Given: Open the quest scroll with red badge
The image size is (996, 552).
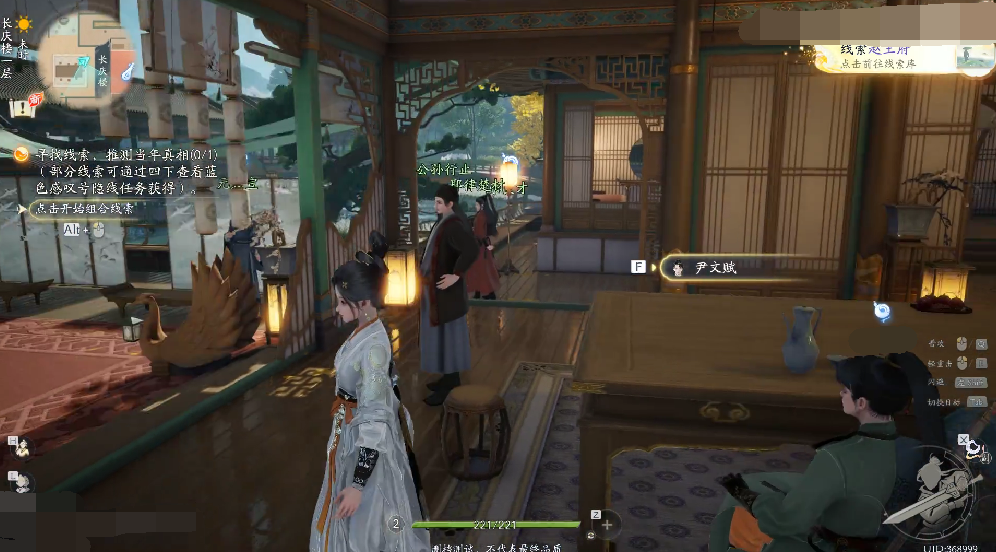Looking at the screenshot, I should click(24, 106).
